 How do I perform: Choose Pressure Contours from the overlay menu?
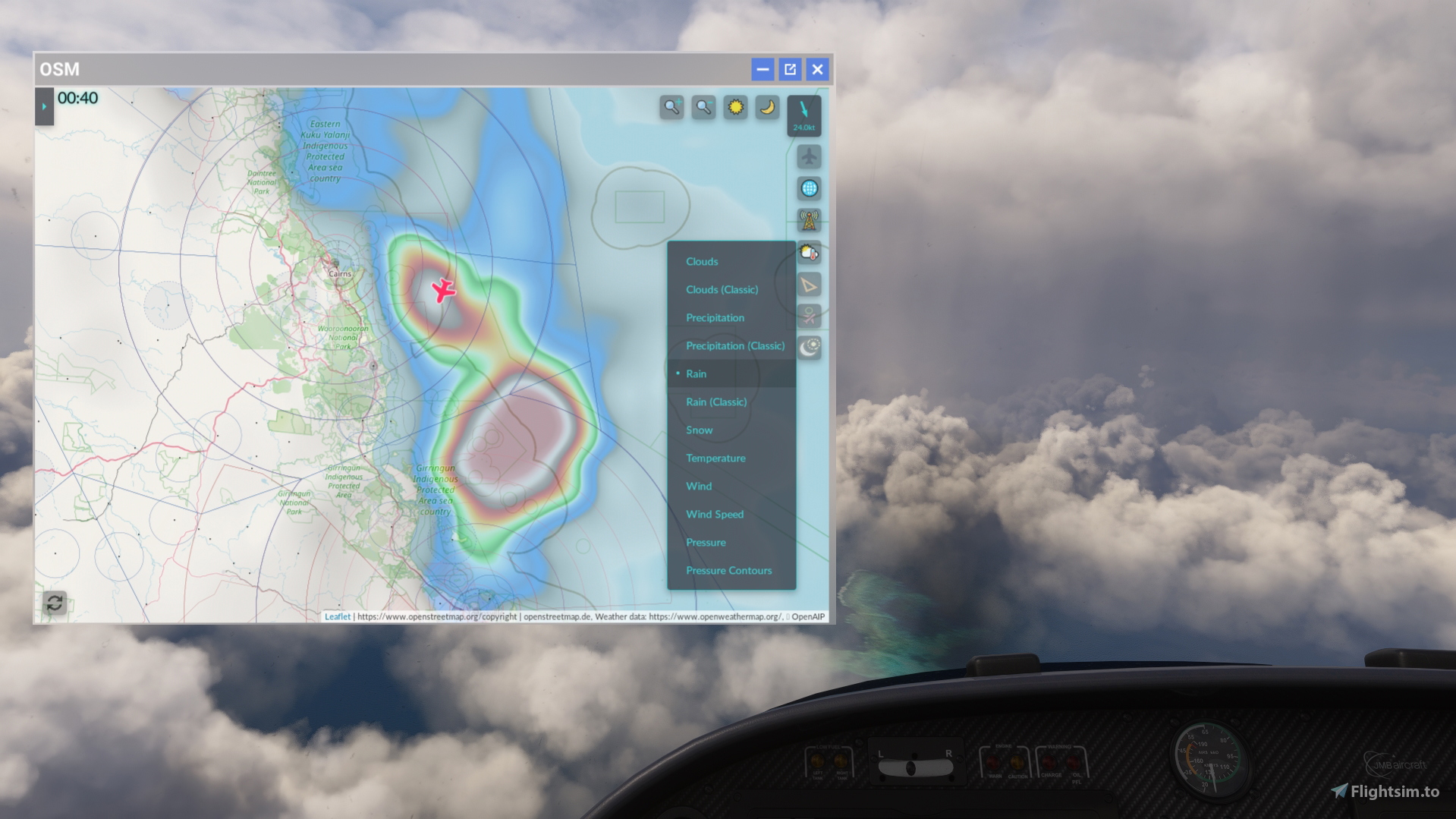pos(728,570)
